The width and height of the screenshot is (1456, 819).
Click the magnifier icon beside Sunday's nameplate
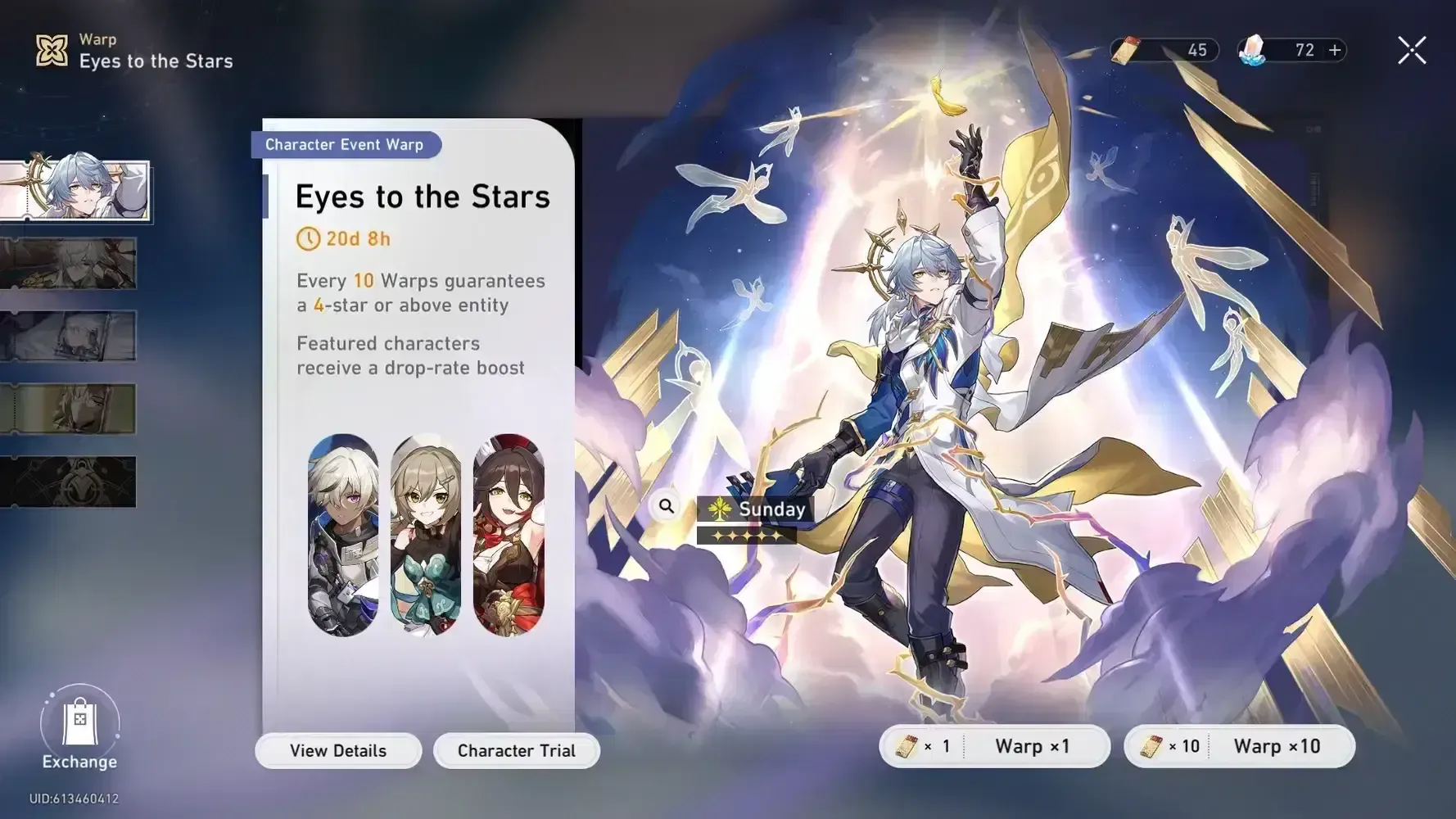tap(666, 506)
